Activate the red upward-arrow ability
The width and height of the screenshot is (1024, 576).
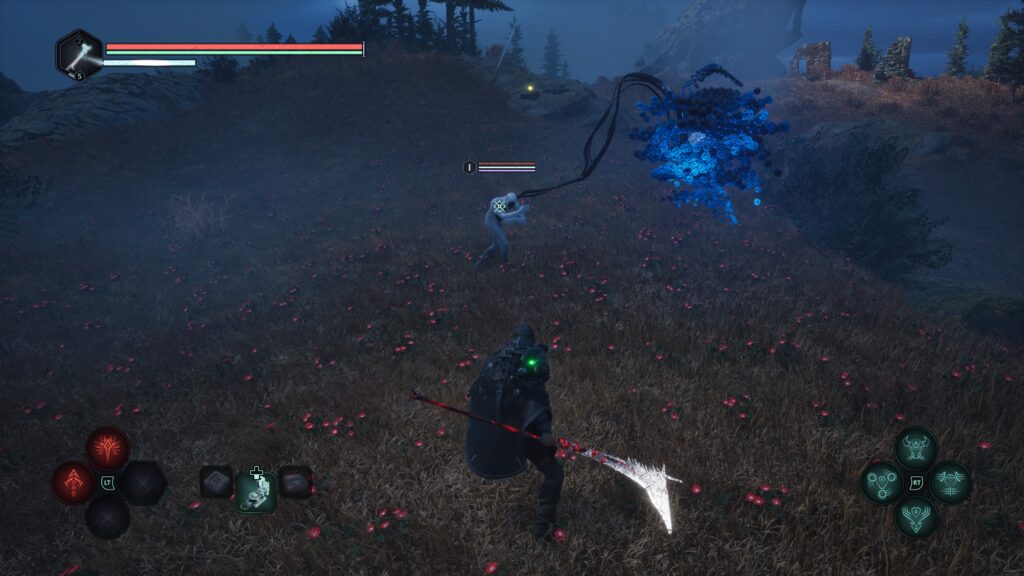click(73, 482)
